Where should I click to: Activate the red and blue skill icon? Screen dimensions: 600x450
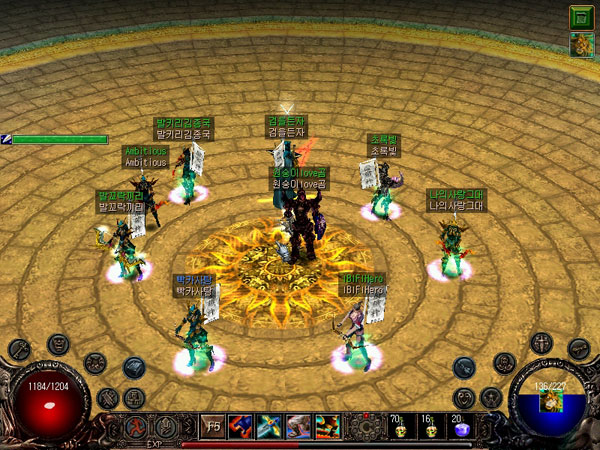241,426
